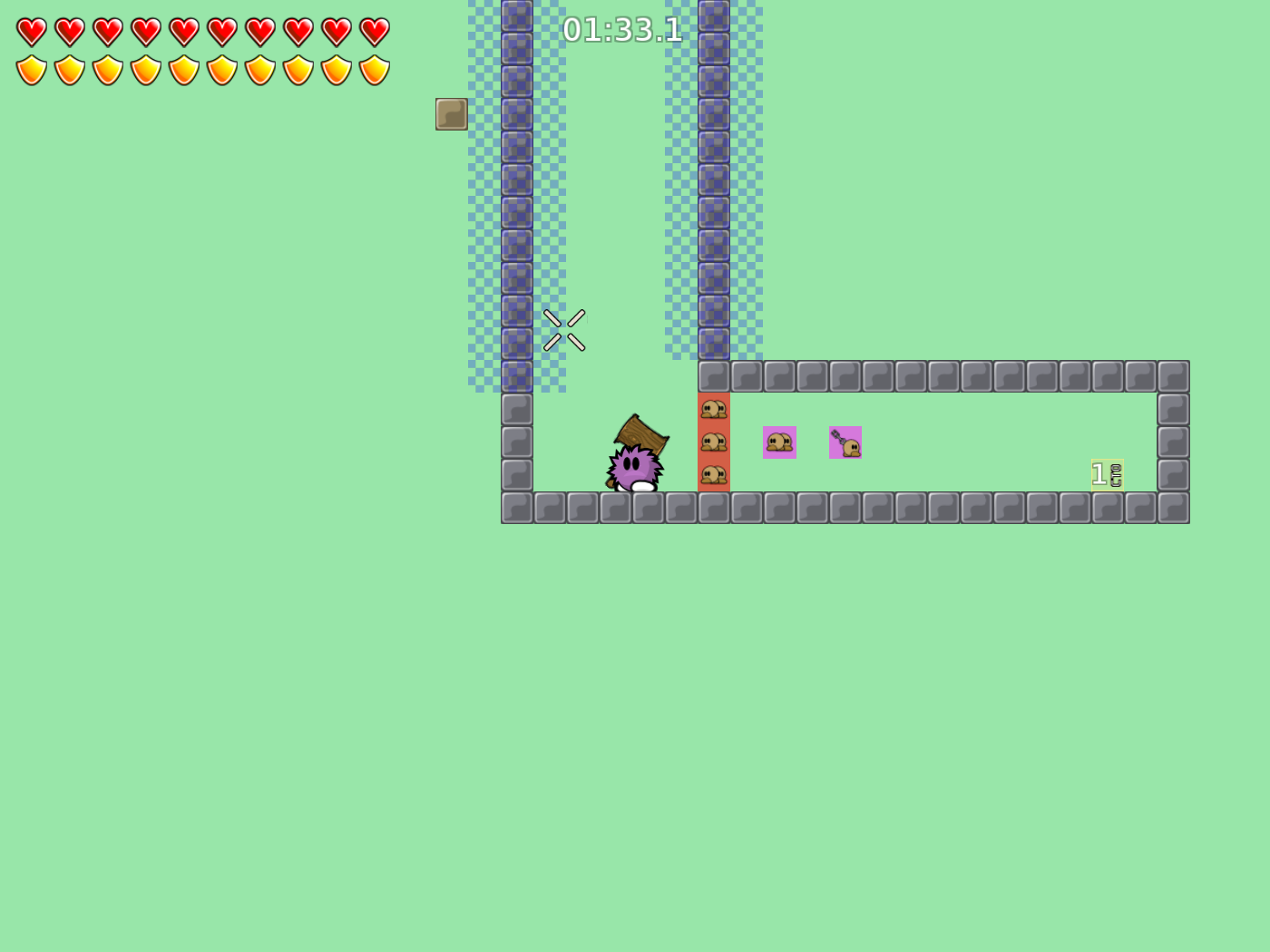1270x952 pixels.
Task: Click the first golden shield icon
Action: [x=30, y=68]
